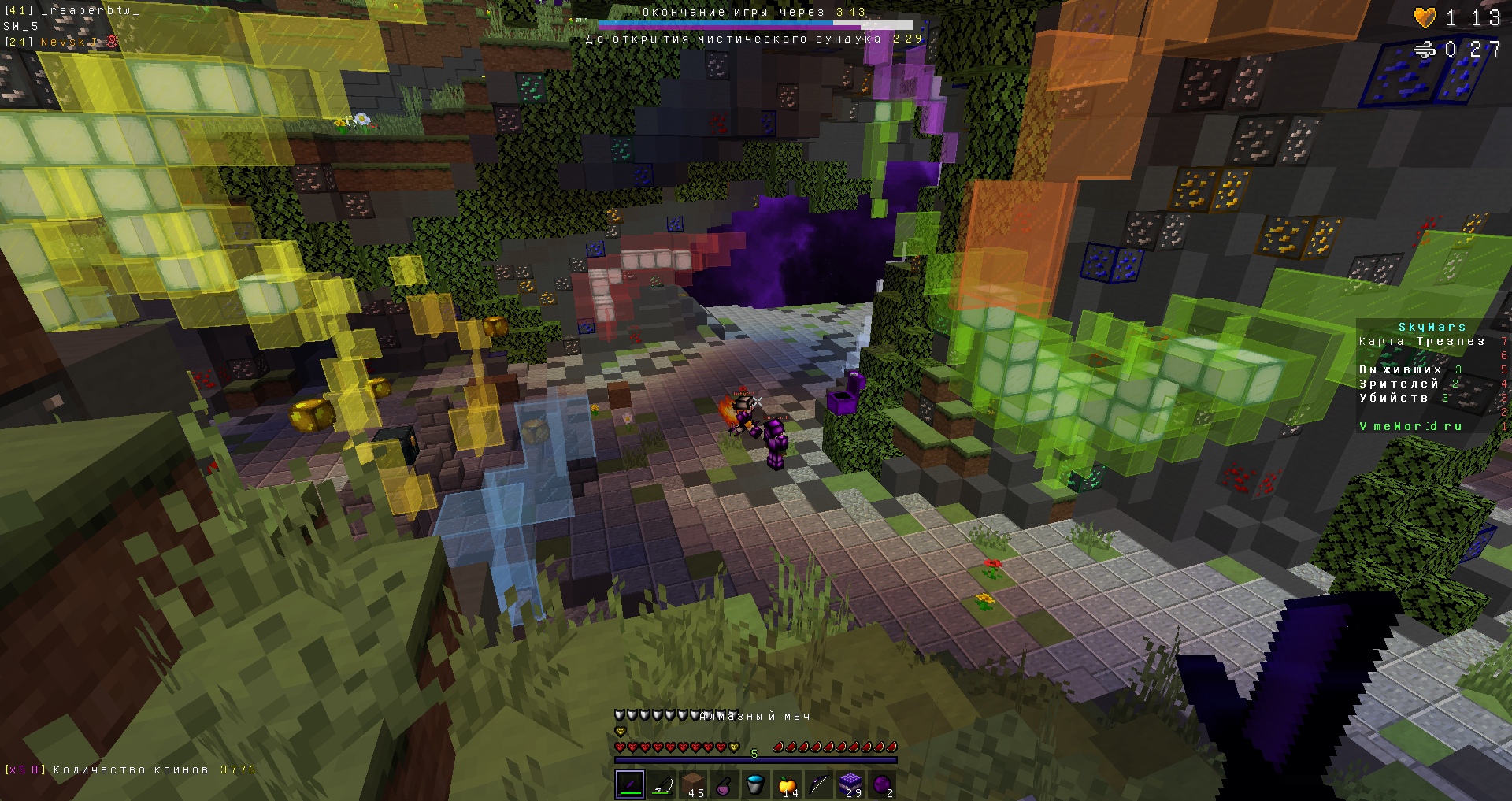Select the pink splash potion slot
1512x801 pixels.
coord(724,784)
